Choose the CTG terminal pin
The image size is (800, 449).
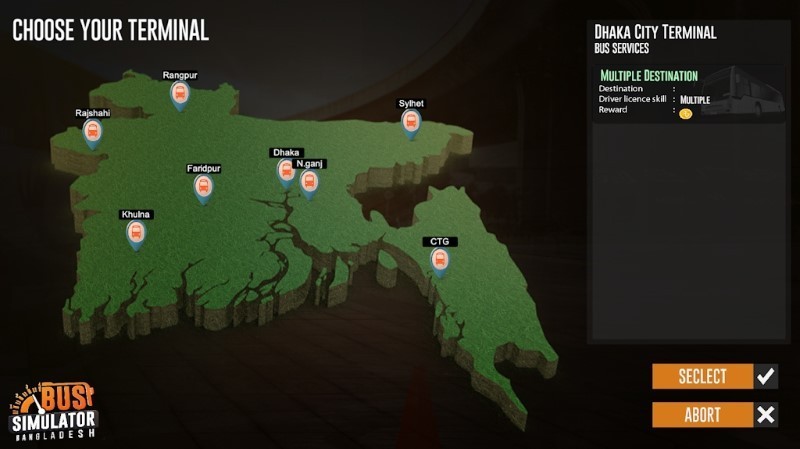439,260
